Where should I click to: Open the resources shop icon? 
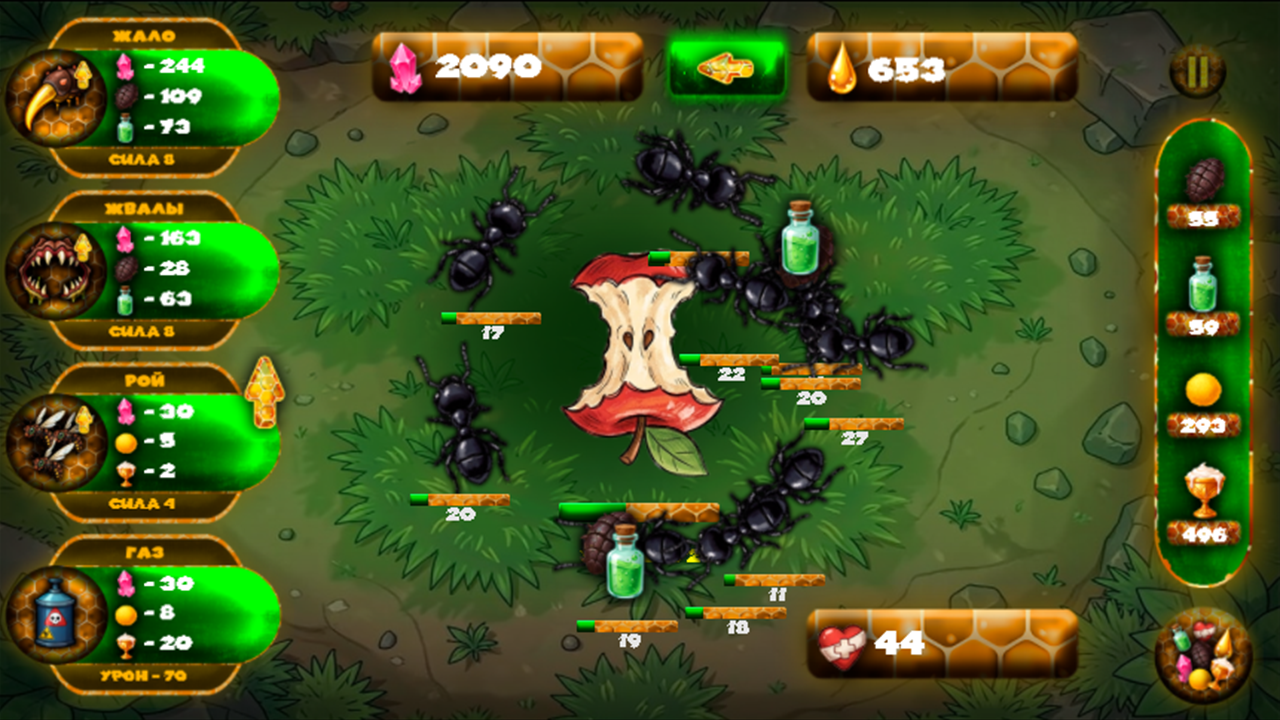tap(1202, 655)
